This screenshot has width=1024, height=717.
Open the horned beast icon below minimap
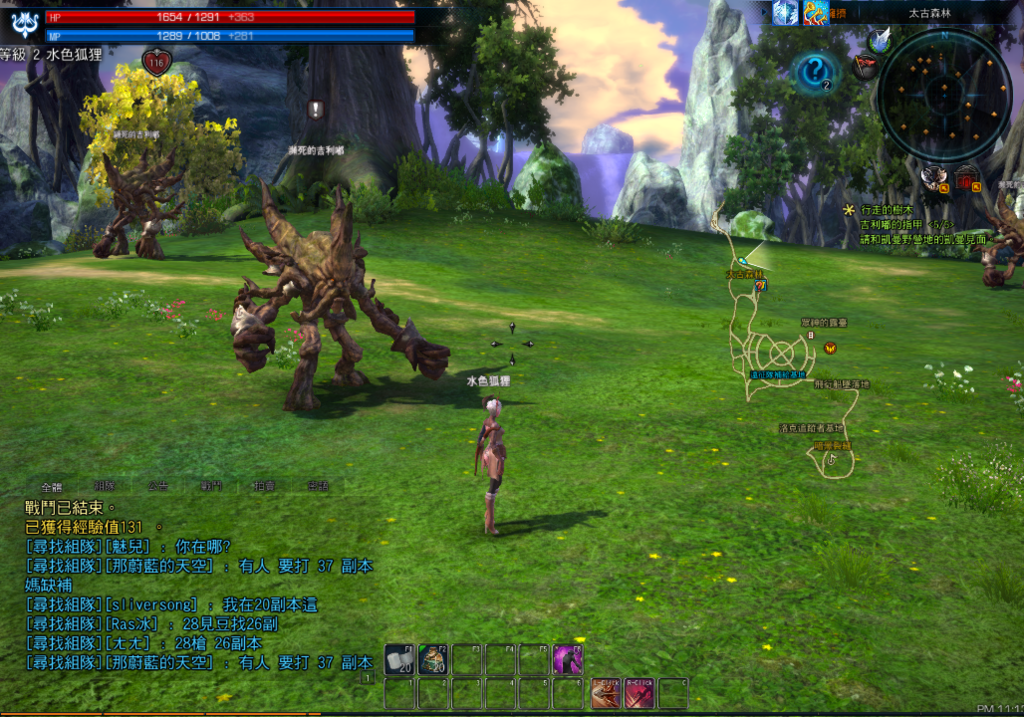tap(934, 178)
